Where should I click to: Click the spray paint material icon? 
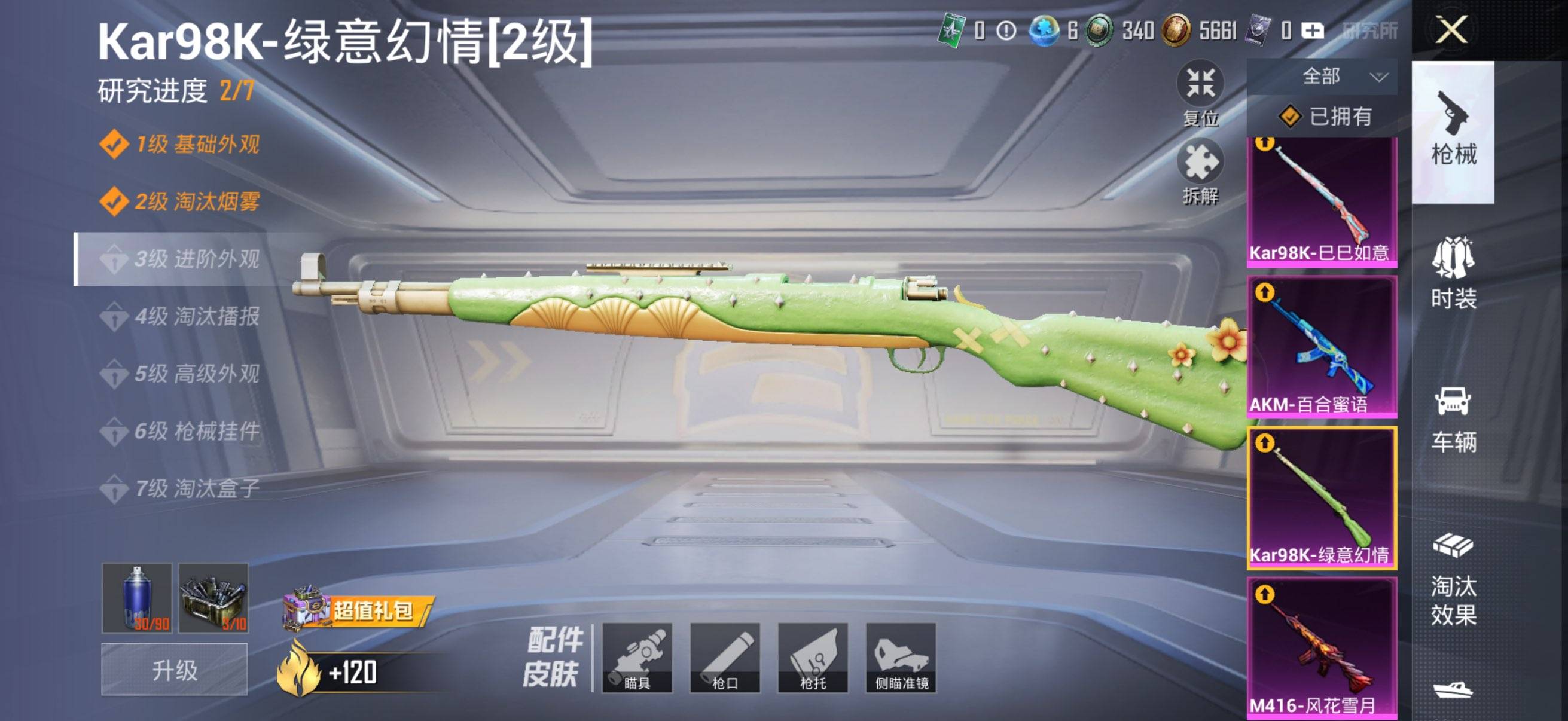pos(139,599)
